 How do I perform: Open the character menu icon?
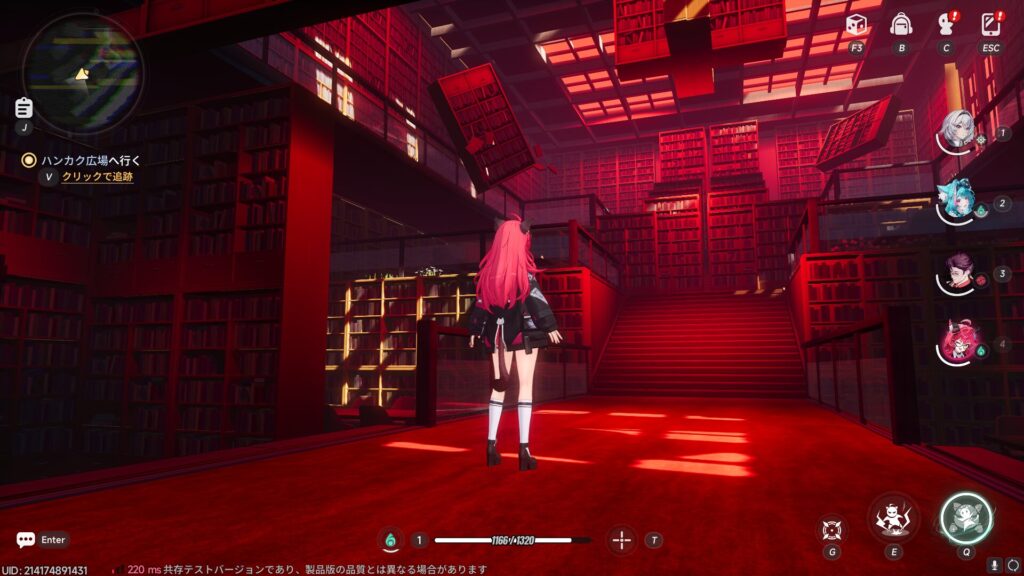click(x=946, y=25)
